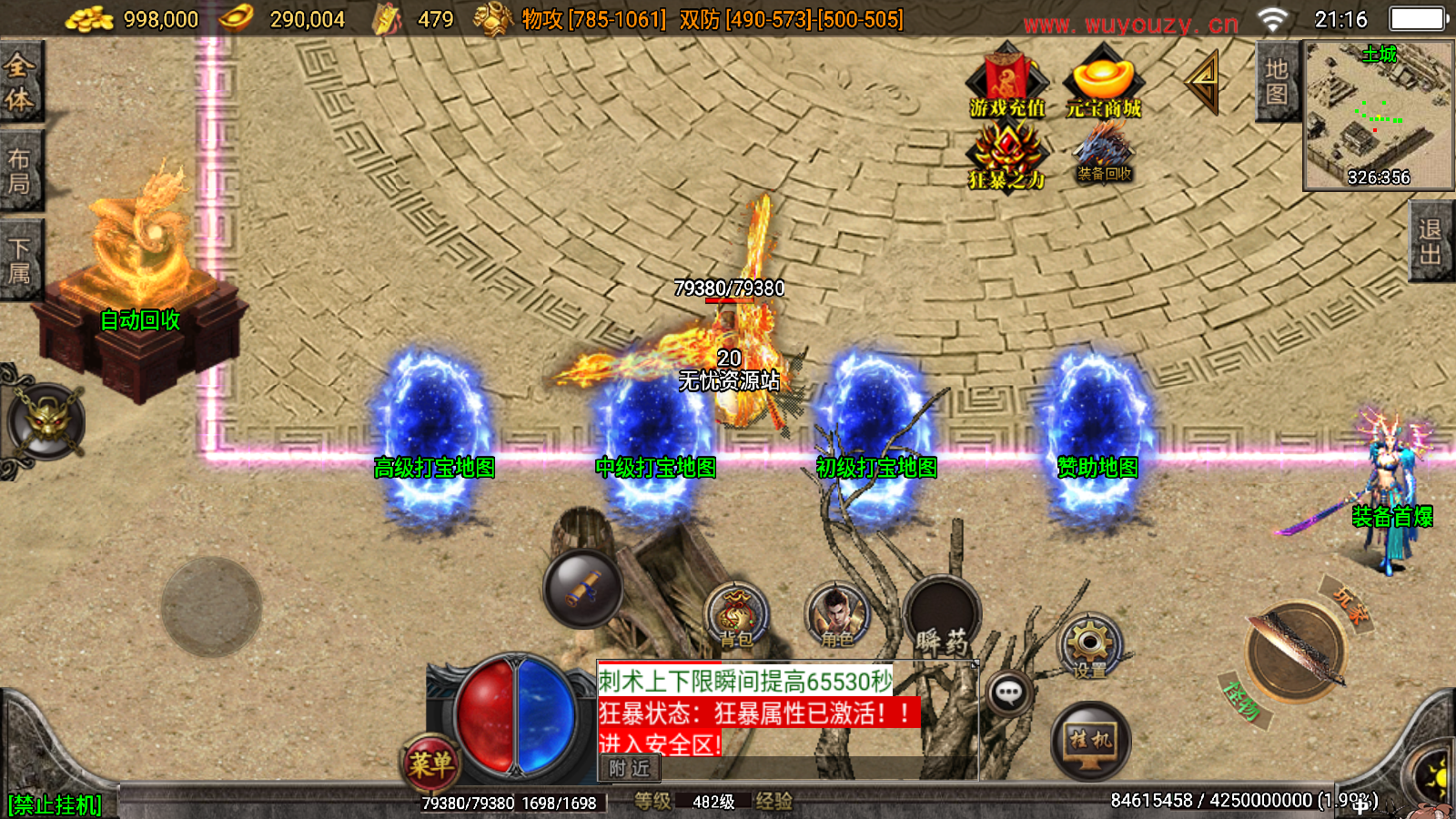Open the 角色 character sheet
This screenshot has width=1456, height=819.
(x=837, y=616)
